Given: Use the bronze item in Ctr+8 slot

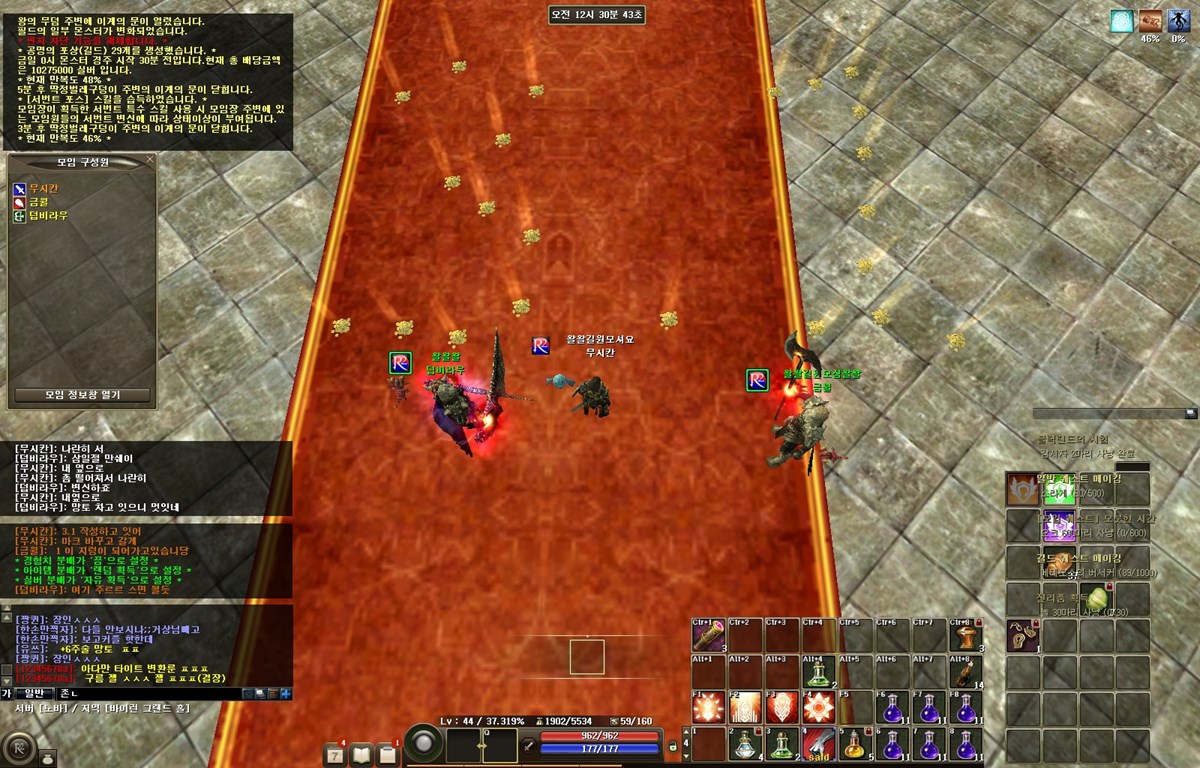Looking at the screenshot, I should point(965,636).
